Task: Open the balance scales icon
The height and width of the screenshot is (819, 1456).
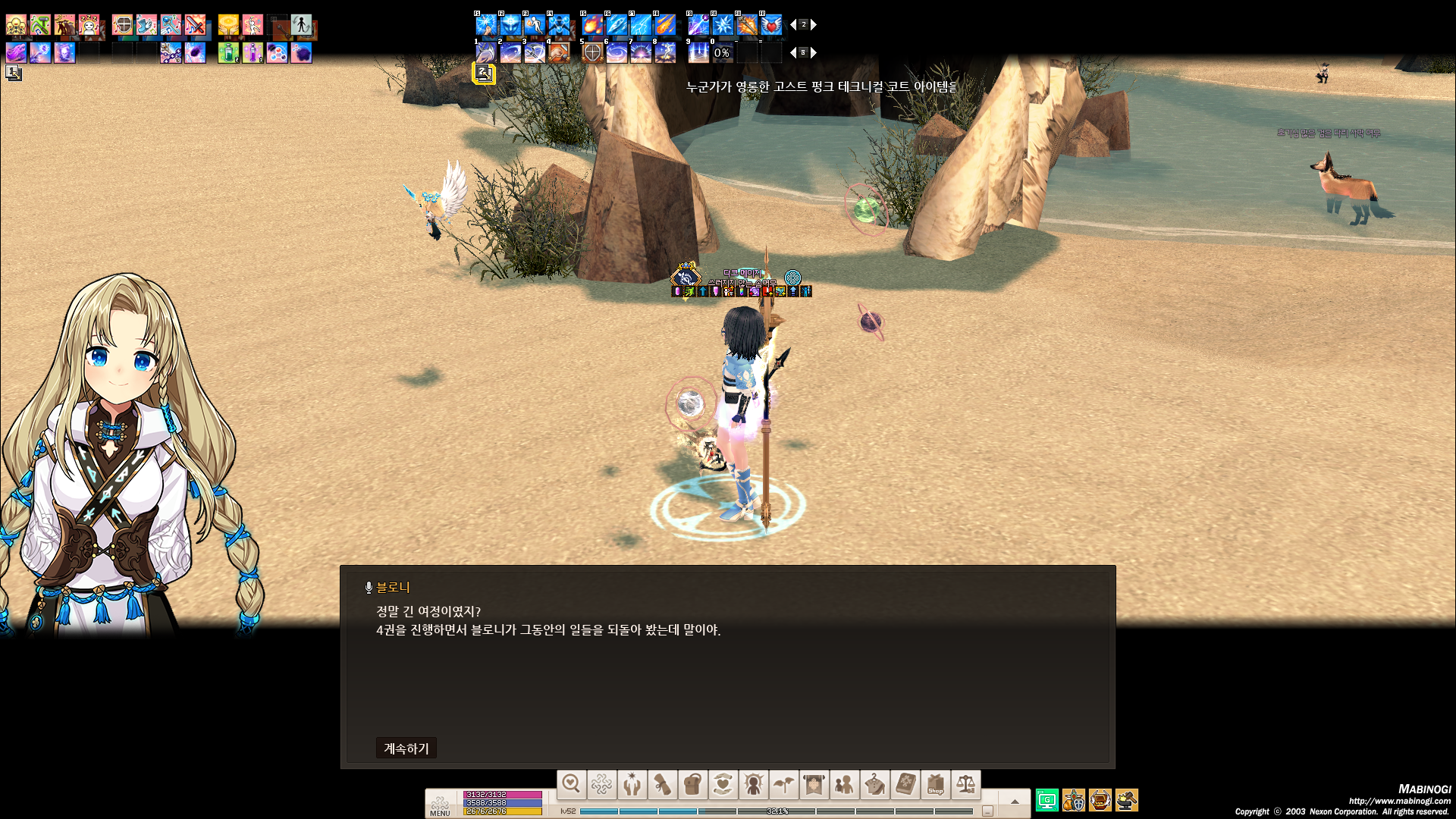Action: tap(965, 784)
